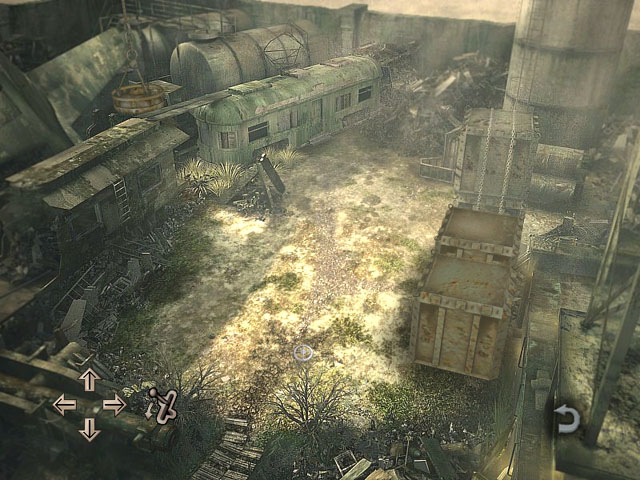The height and width of the screenshot is (480, 640).
Task: Click the right arrow of the direction pad
Action: (x=114, y=404)
